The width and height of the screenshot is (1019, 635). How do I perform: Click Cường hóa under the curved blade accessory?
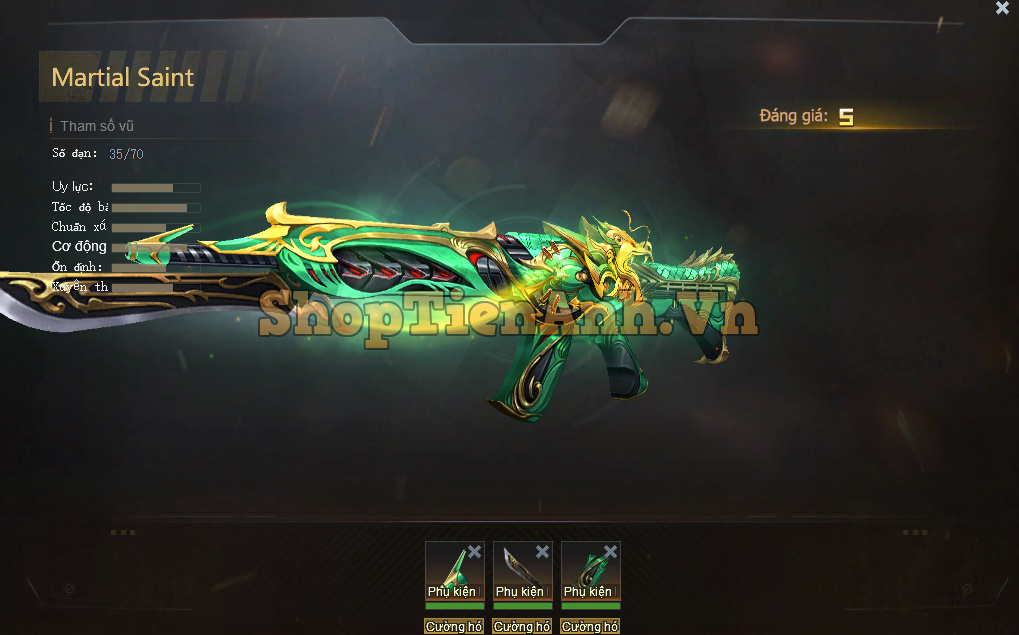pyautogui.click(x=522, y=627)
